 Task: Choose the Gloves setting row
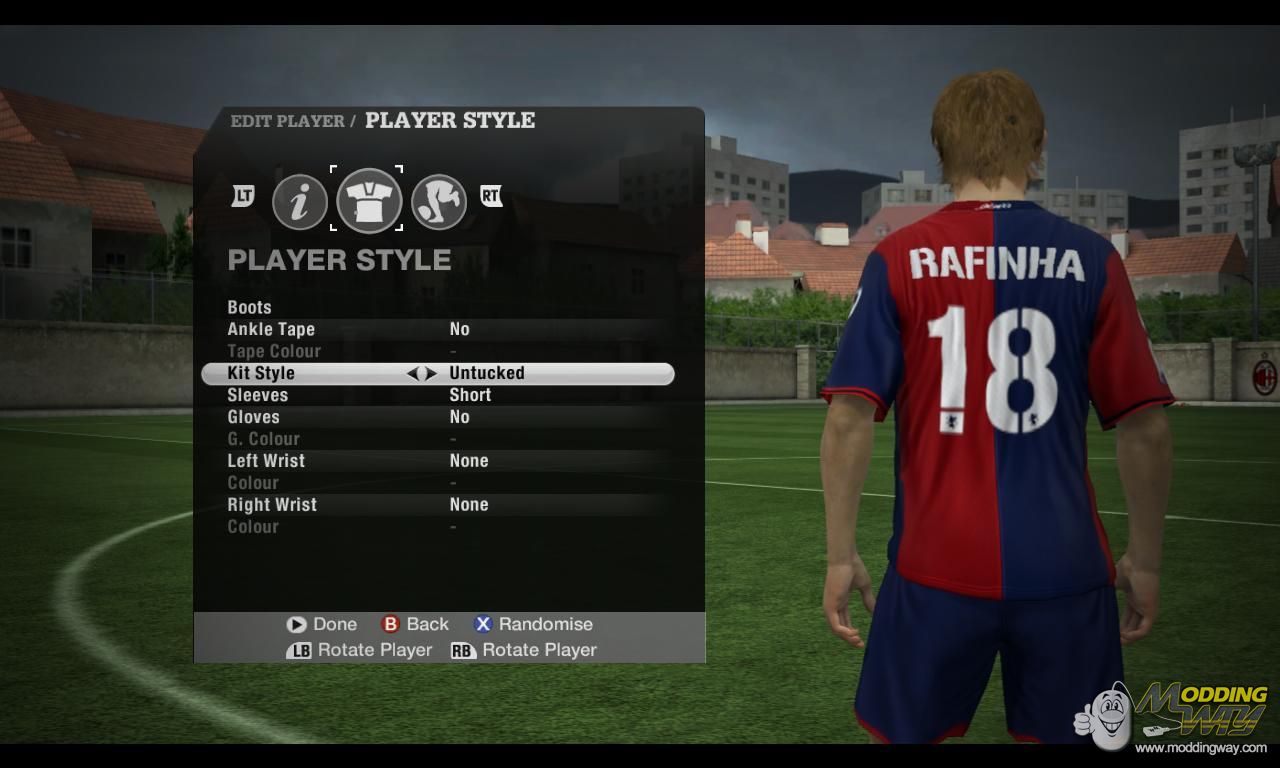click(254, 417)
